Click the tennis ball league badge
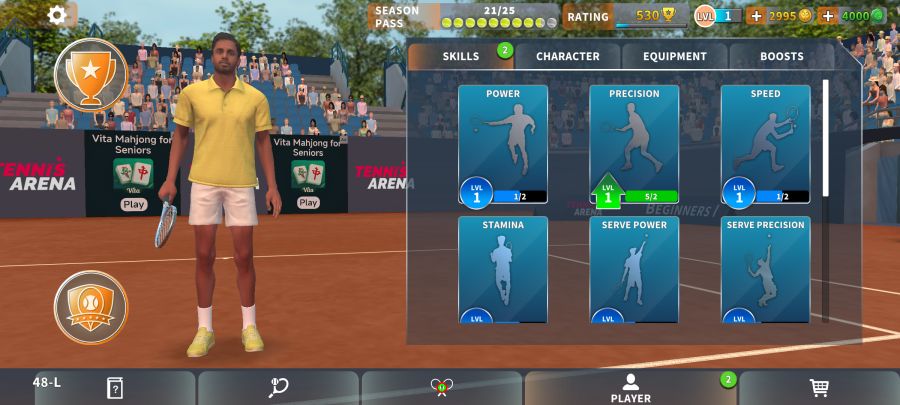Viewport: 900px width, 405px height. pyautogui.click(x=90, y=306)
